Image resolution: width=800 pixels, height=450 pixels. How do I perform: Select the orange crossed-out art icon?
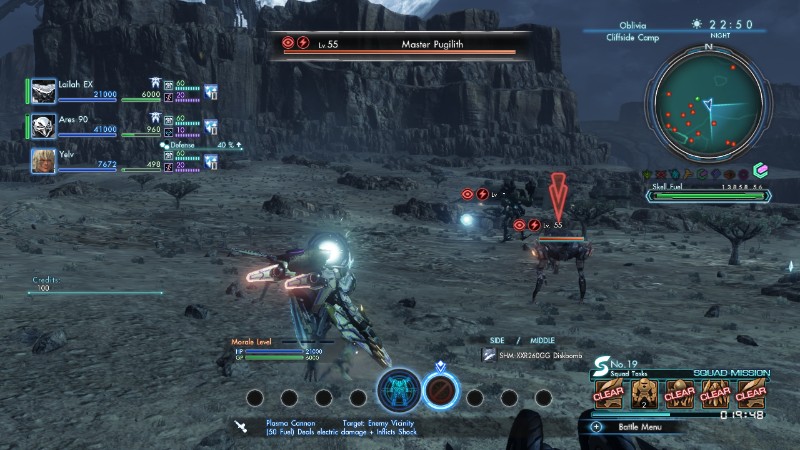click(x=440, y=390)
